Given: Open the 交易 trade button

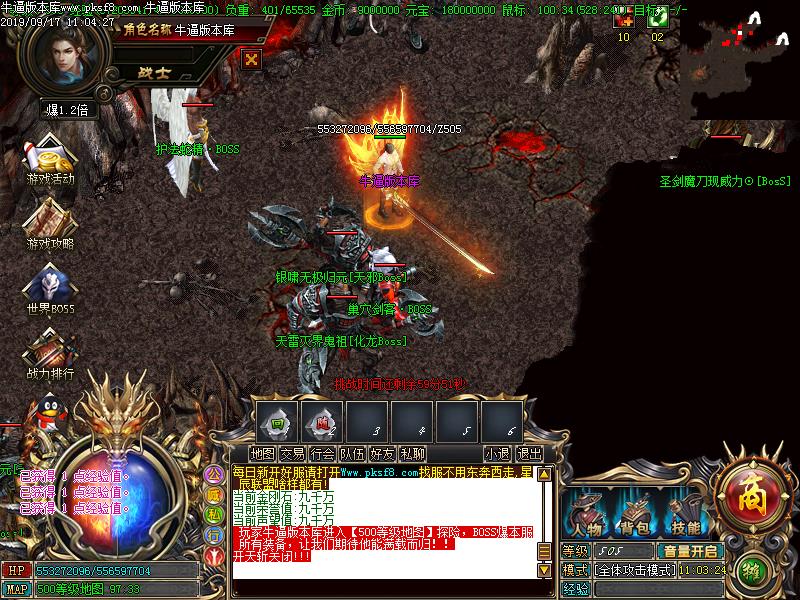Looking at the screenshot, I should (x=292, y=454).
